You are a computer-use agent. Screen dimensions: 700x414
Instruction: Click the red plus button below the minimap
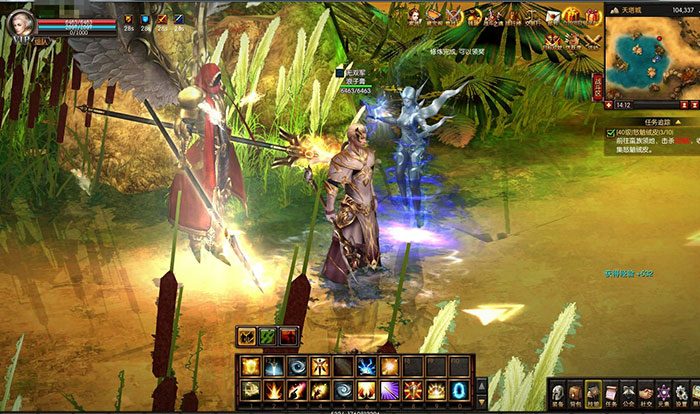point(610,104)
